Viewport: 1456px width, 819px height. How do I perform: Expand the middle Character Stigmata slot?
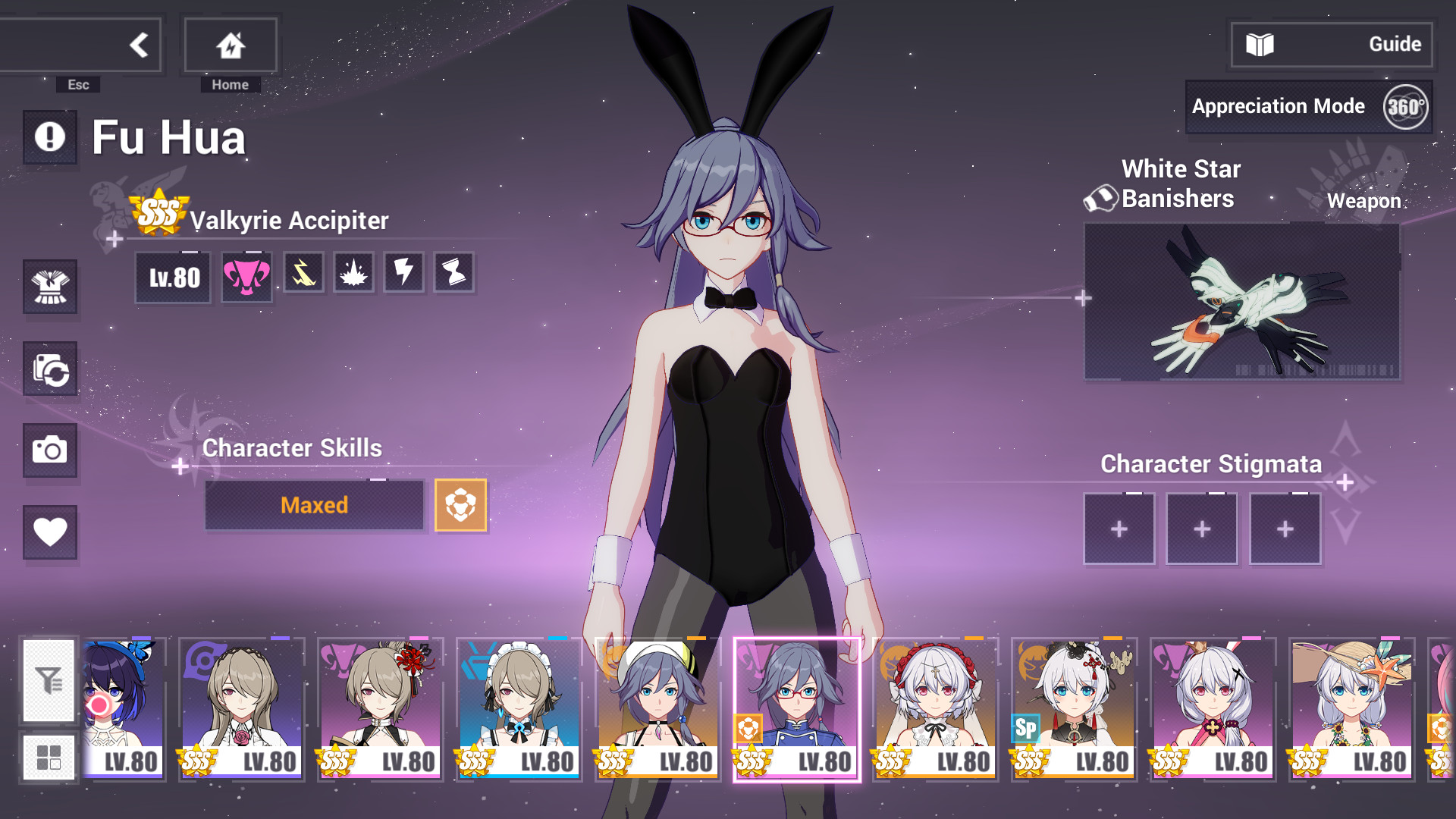click(x=1202, y=529)
